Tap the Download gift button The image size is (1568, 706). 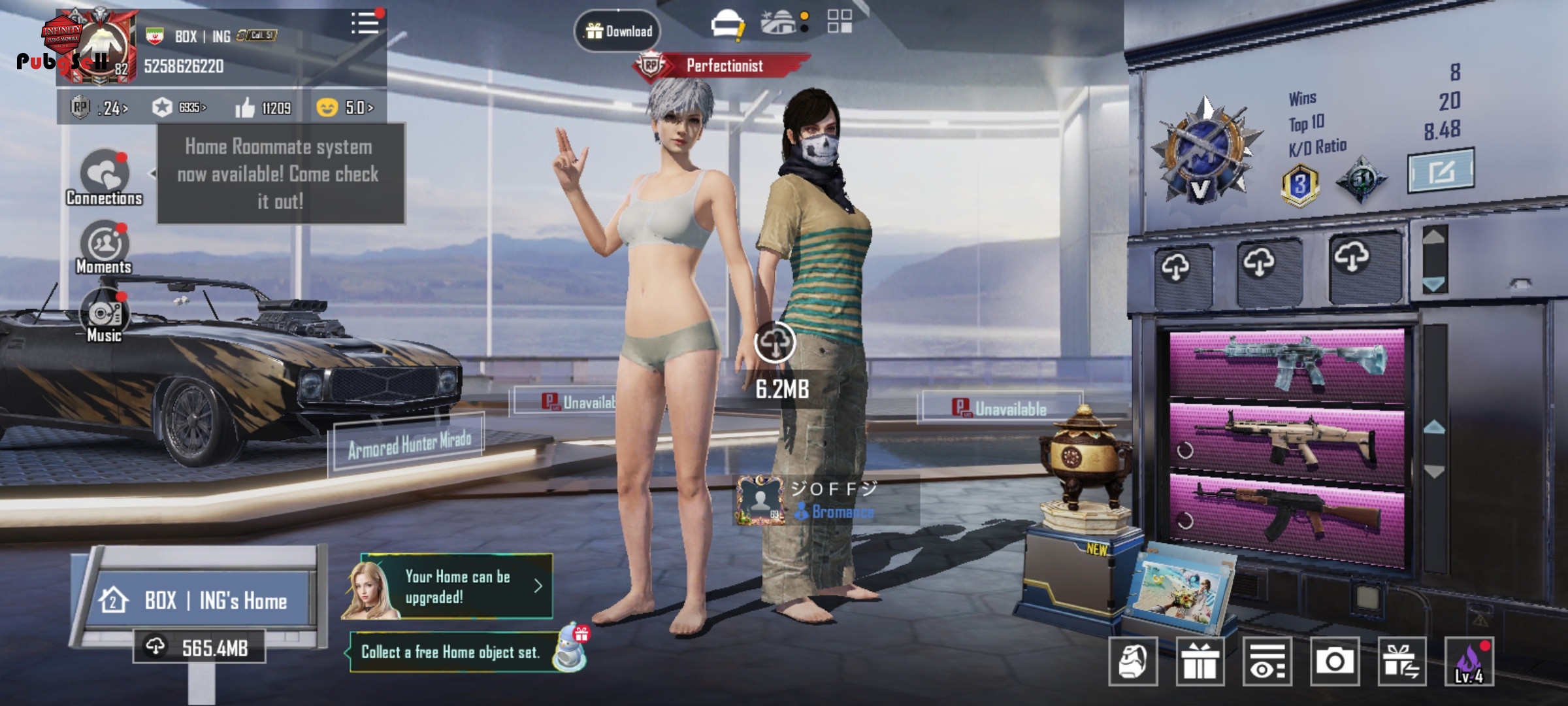[617, 31]
